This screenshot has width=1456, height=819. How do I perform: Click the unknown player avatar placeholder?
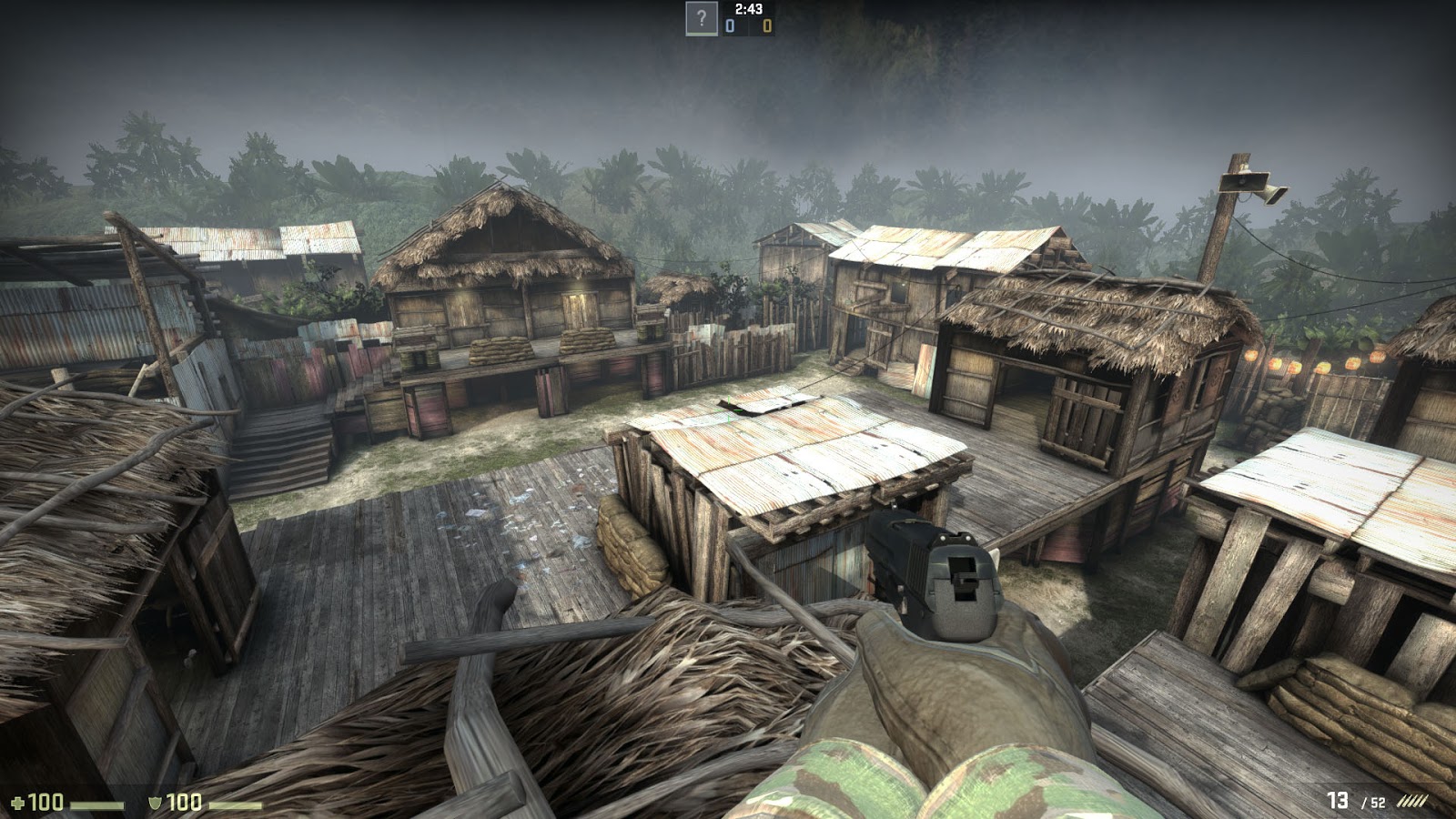tap(702, 18)
